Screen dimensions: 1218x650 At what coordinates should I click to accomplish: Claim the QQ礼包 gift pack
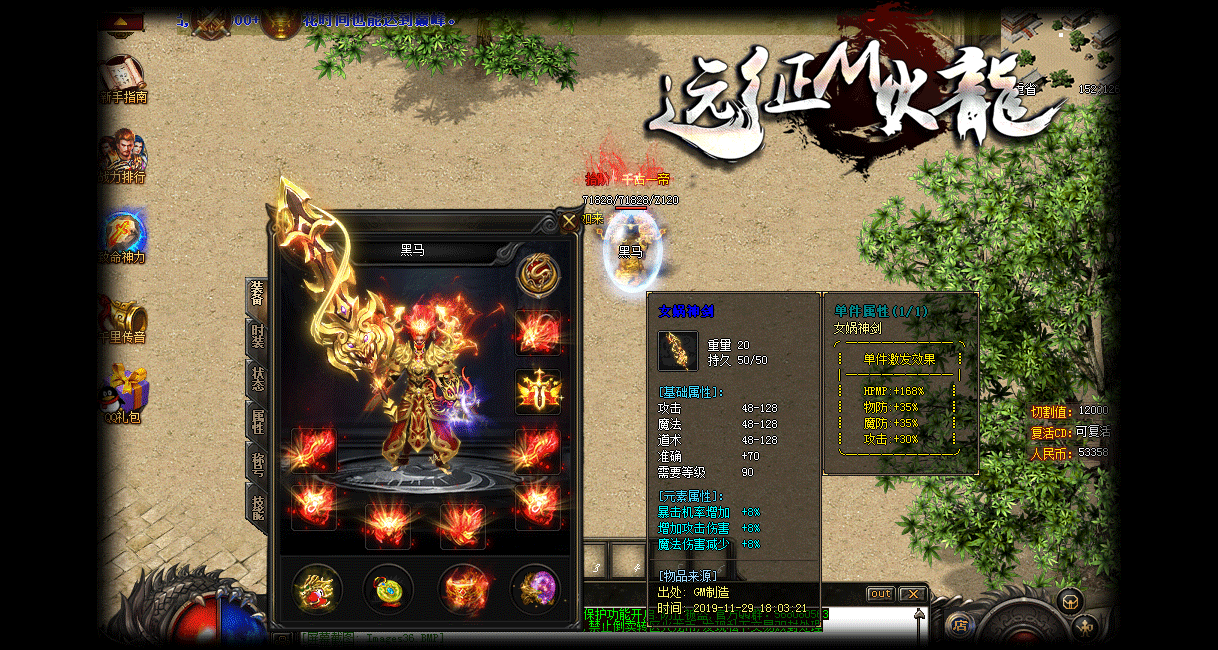pyautogui.click(x=124, y=394)
